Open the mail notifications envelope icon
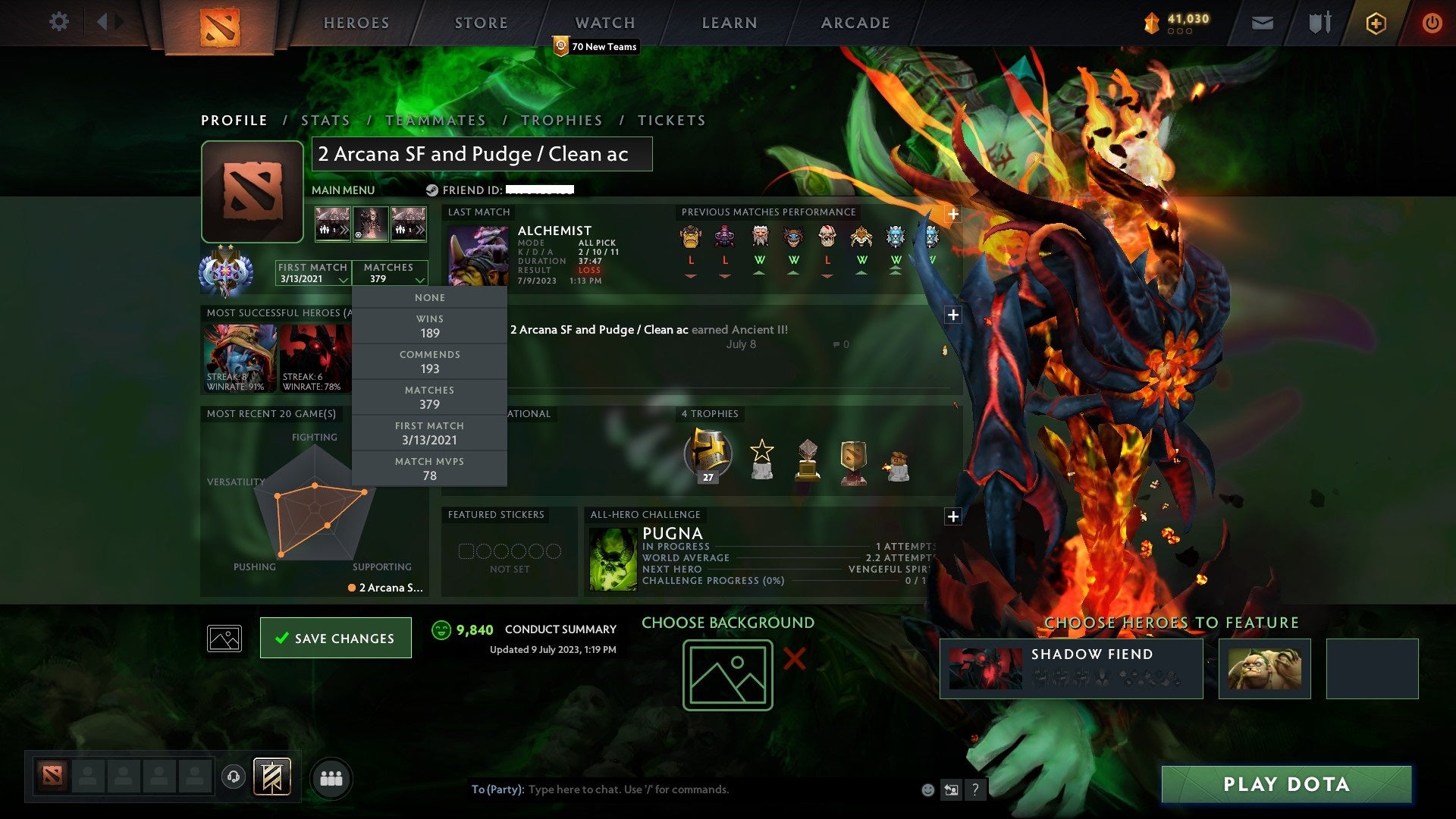Viewport: 1456px width, 819px height. (x=1262, y=23)
